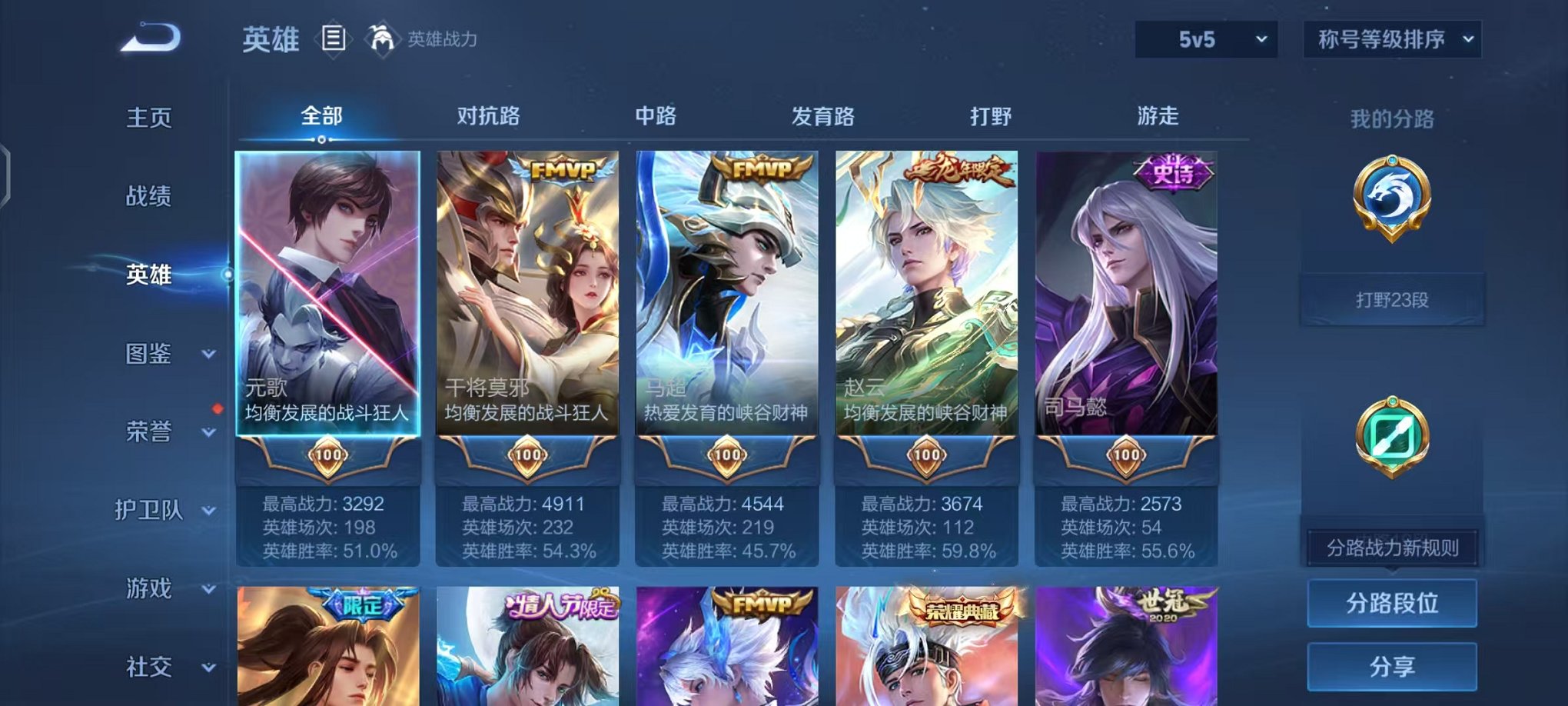Open the 称号等级排序 sorting dropdown
Viewport: 1568px width, 706px height.
coord(1391,38)
